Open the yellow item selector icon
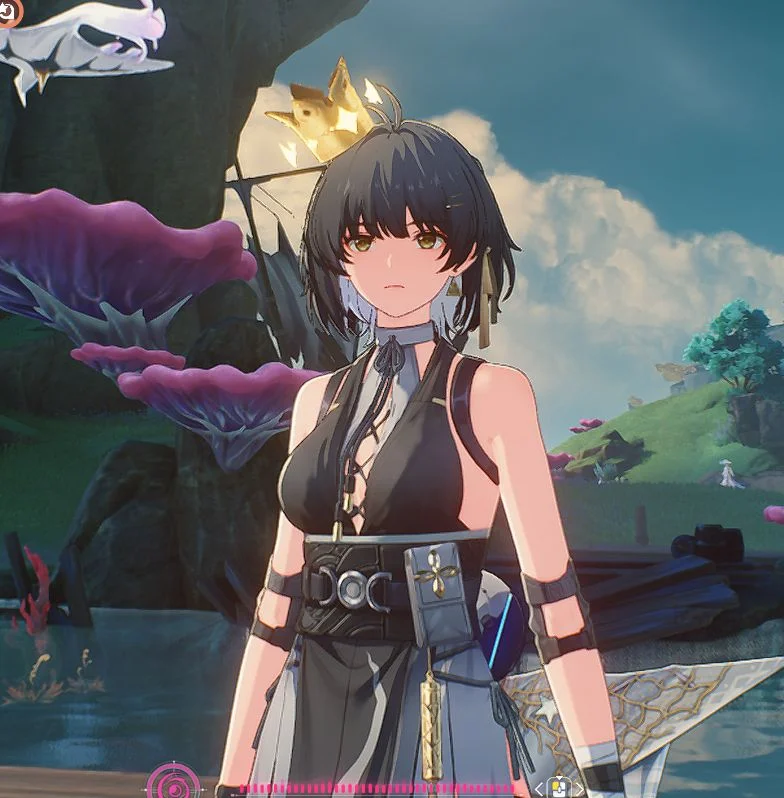Screen dimensions: 784x798 pyautogui.click(x=558, y=788)
